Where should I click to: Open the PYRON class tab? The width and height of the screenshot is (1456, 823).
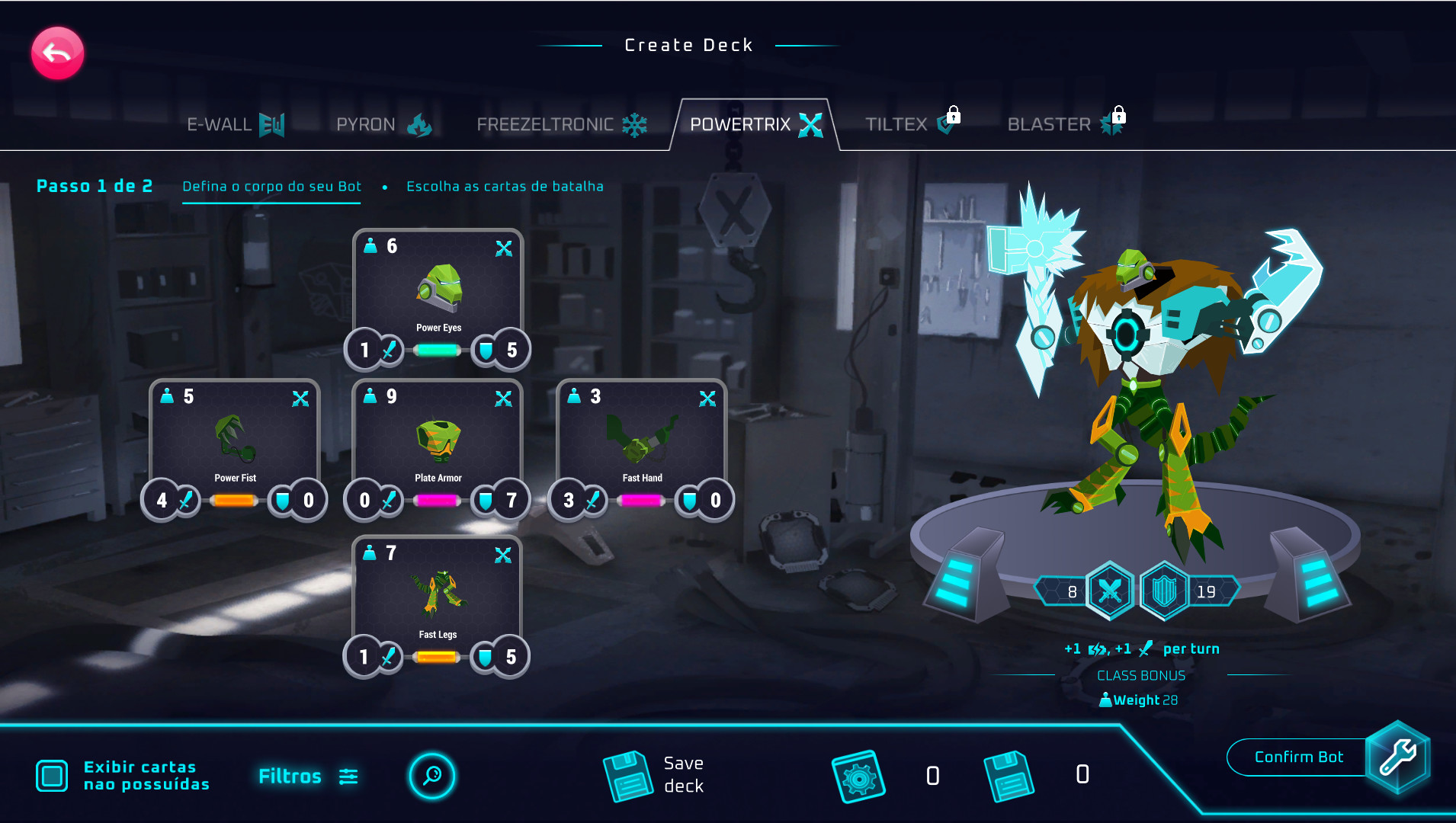click(383, 124)
